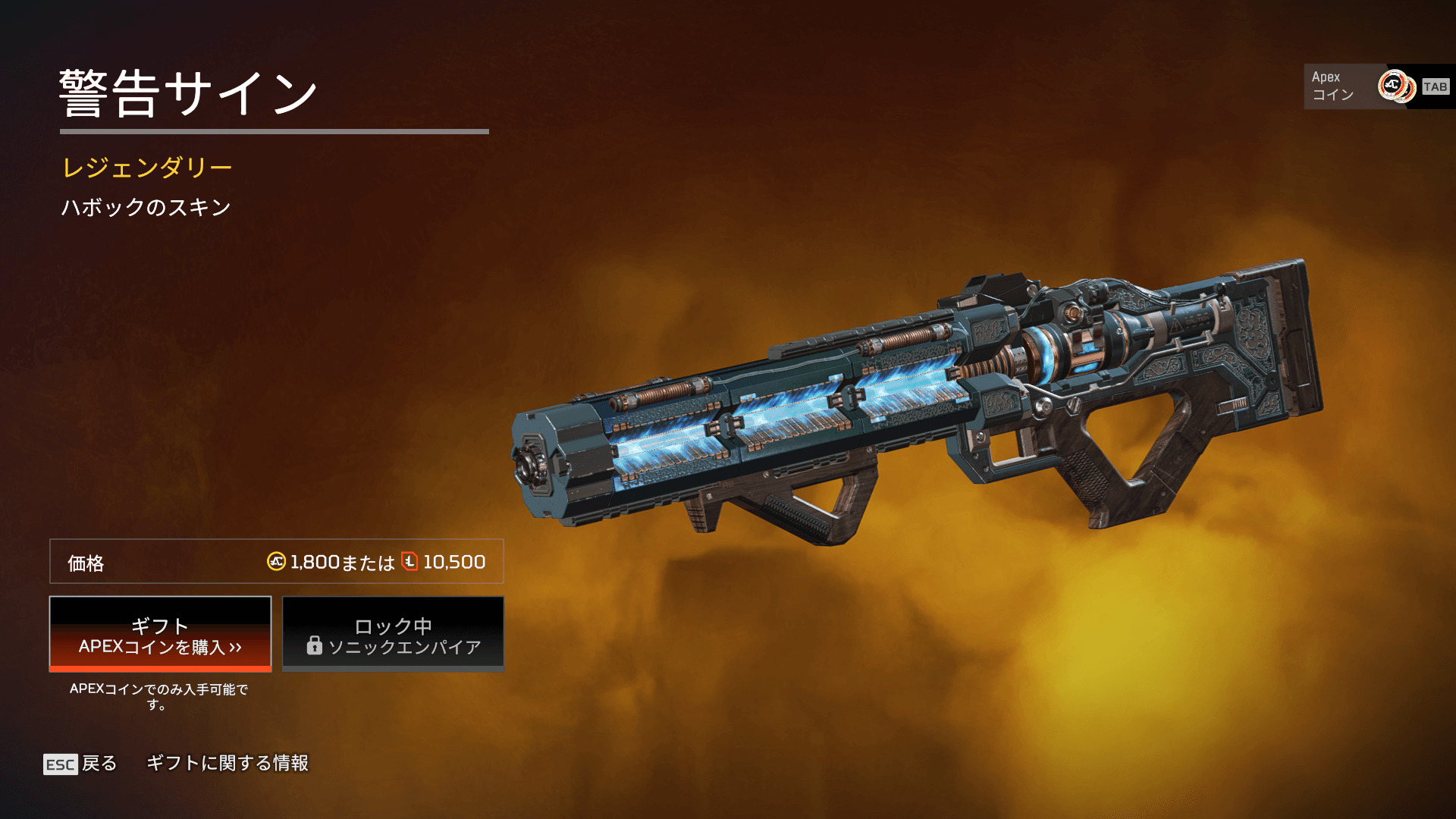Click the ギフト APEXコインを購入 button
Screen dimensions: 1456x819
coord(160,635)
